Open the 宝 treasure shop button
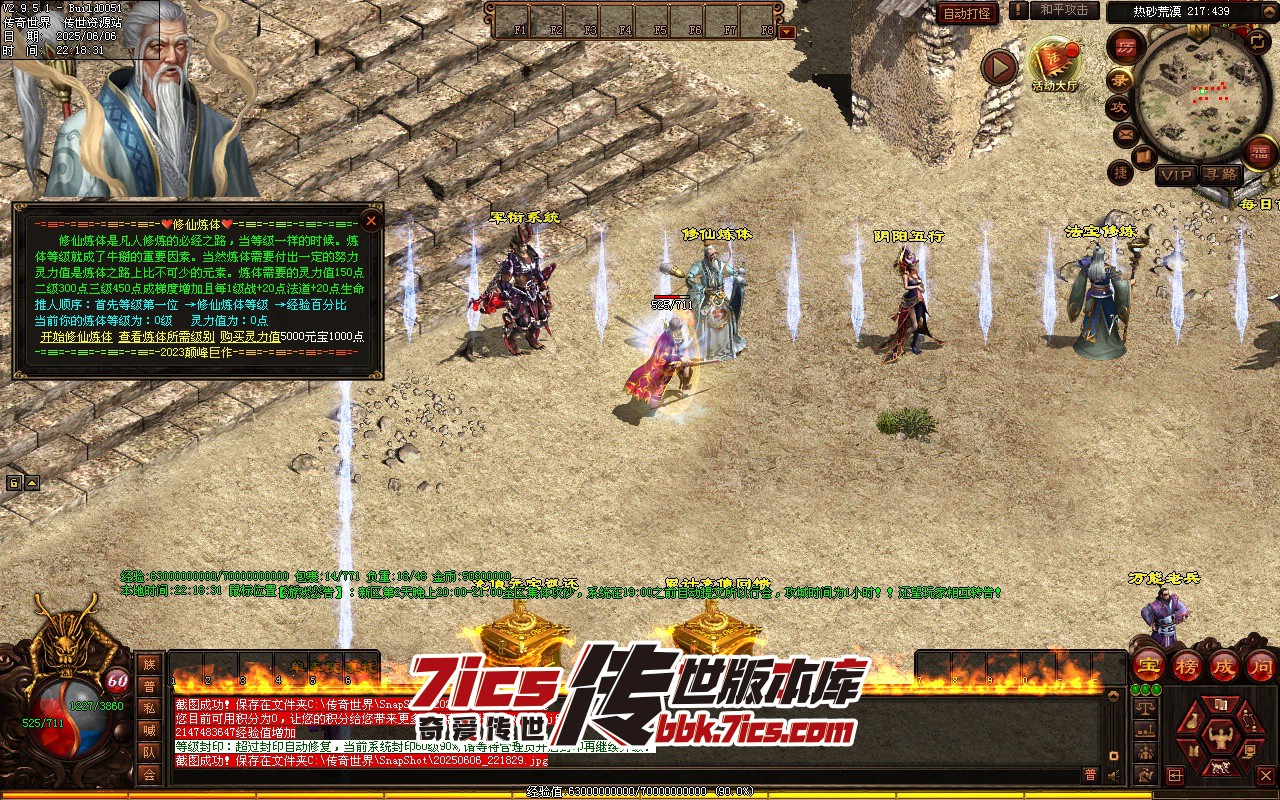The image size is (1280, 800). [1148, 665]
